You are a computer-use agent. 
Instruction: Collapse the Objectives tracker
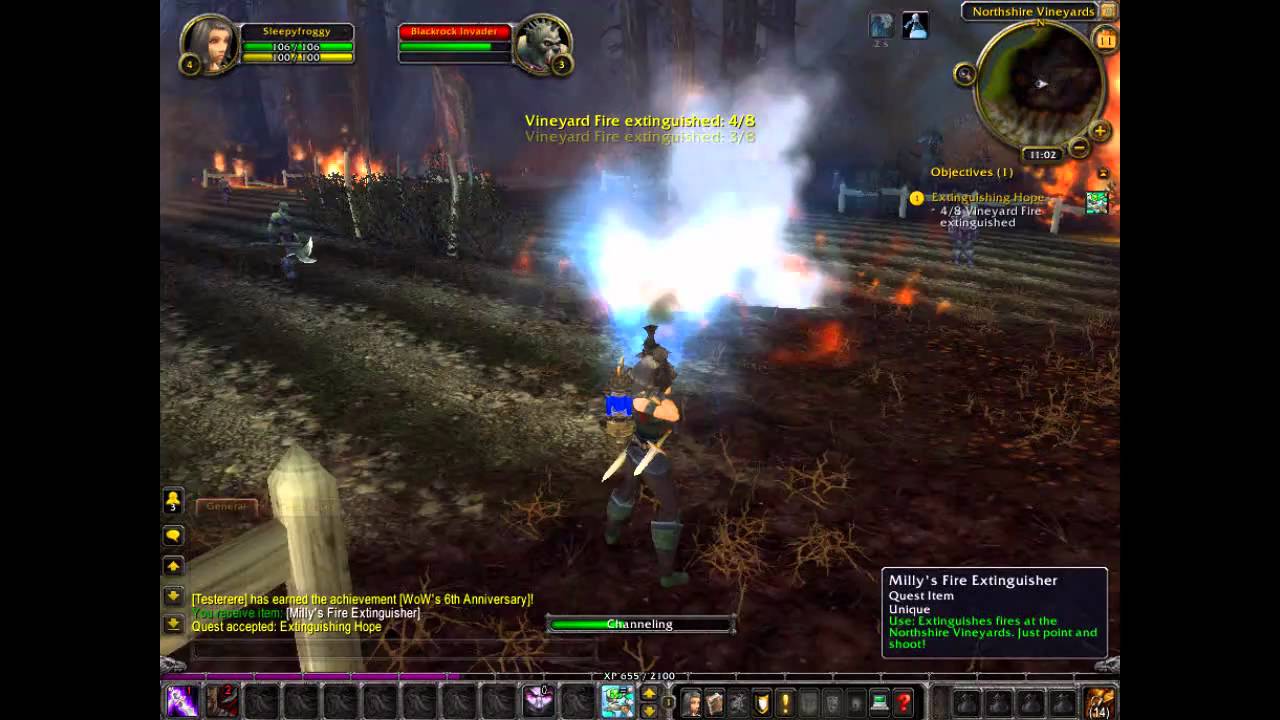[1103, 173]
